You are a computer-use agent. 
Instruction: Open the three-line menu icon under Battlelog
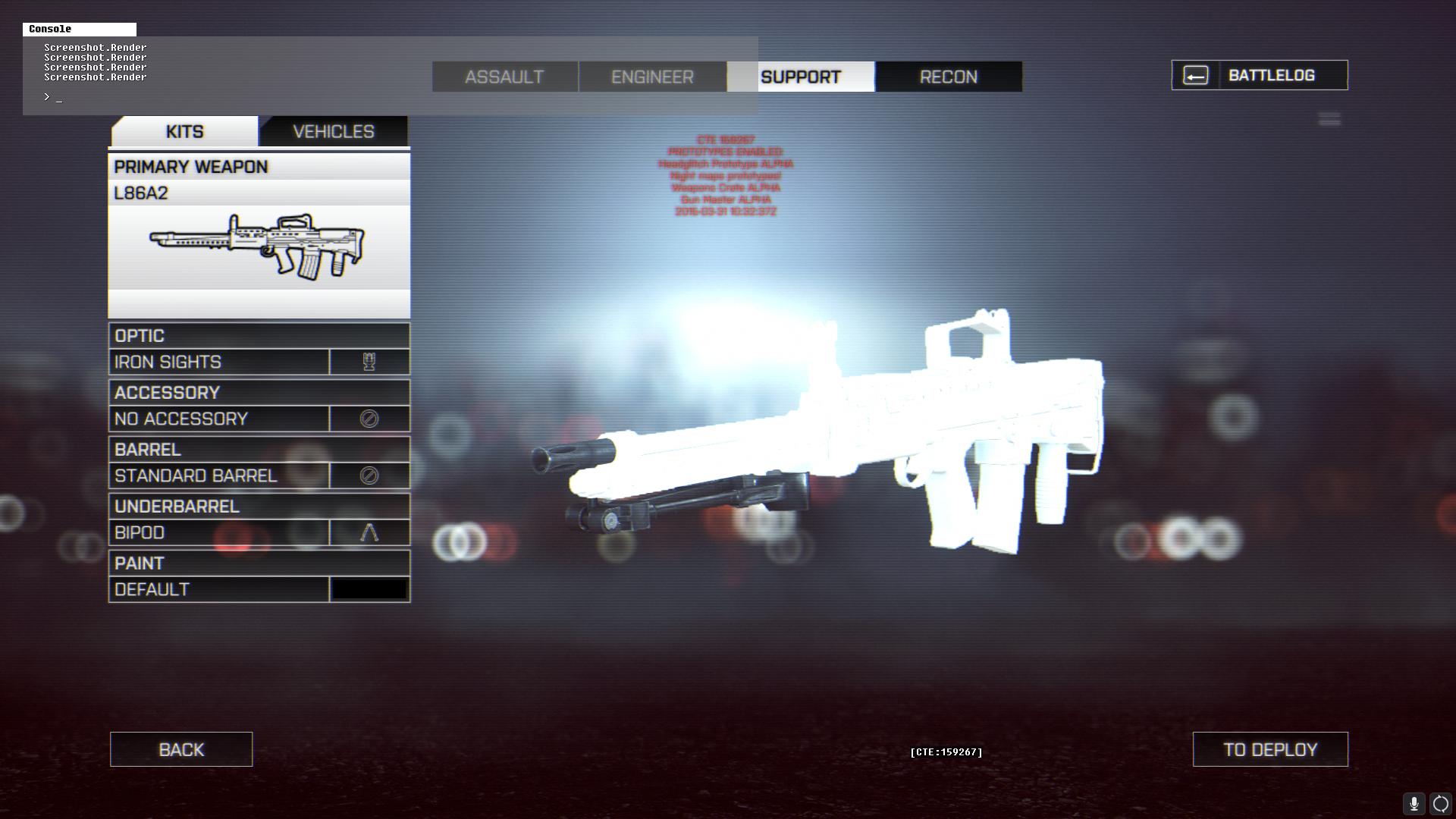point(1329,119)
